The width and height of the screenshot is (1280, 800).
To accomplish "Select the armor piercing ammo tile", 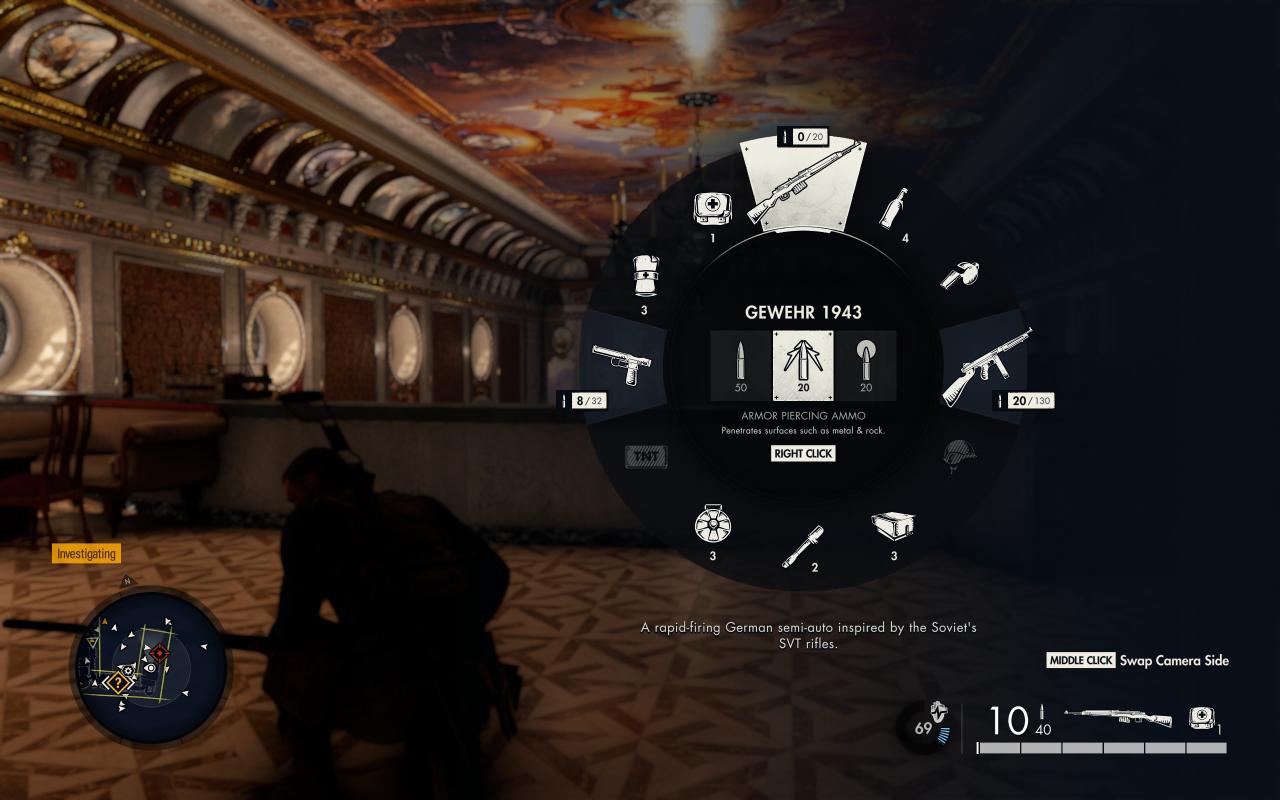I will coord(803,365).
